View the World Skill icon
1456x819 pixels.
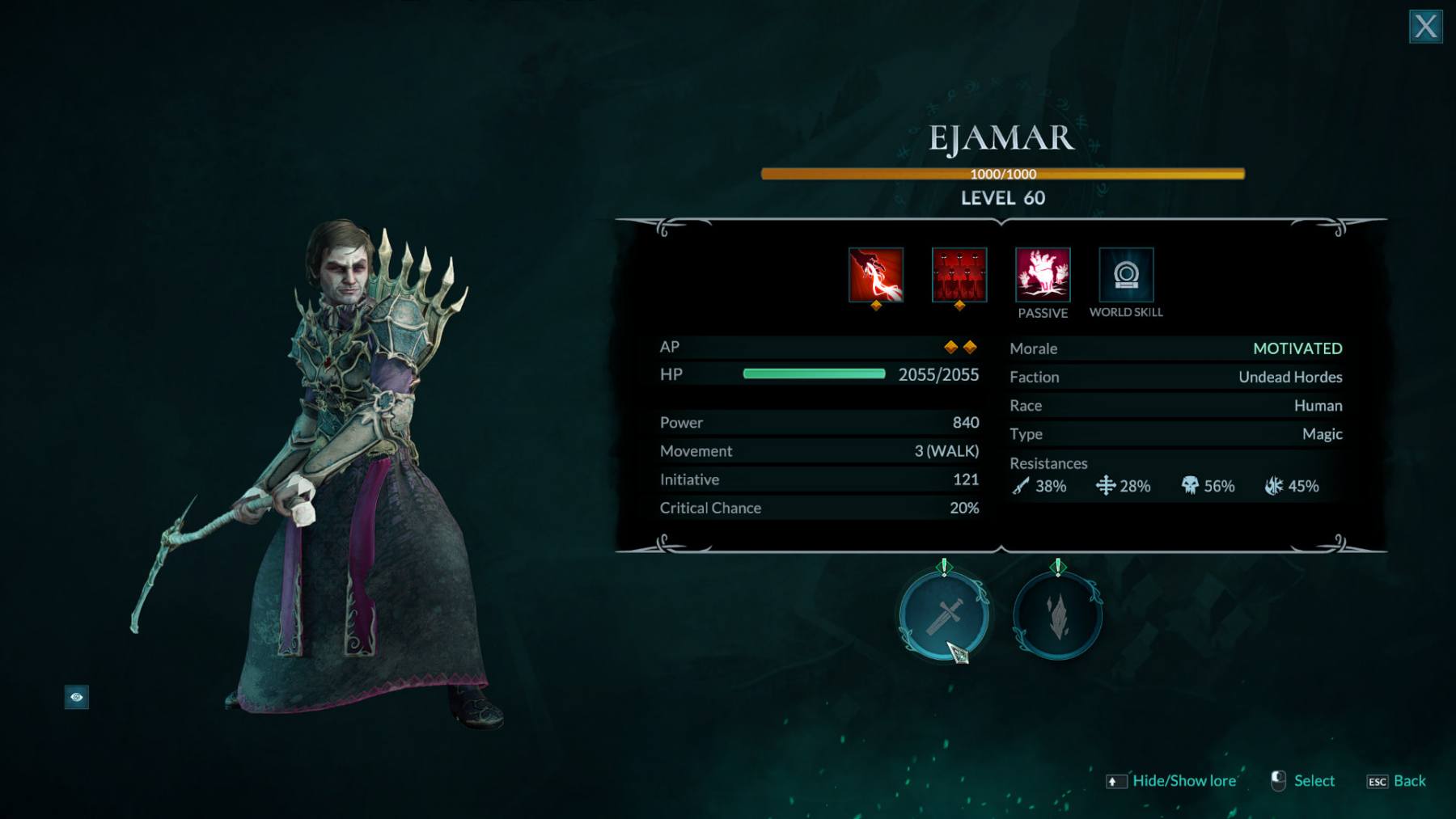pos(1126,275)
